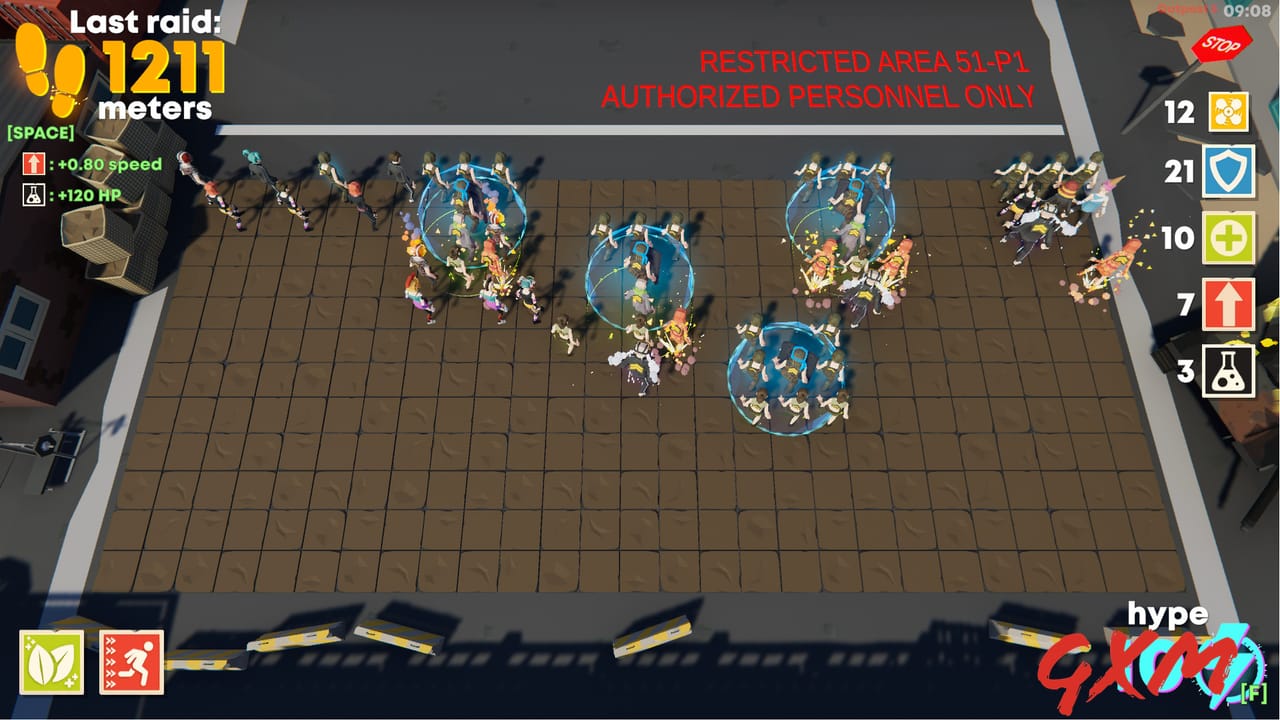Image resolution: width=1280 pixels, height=720 pixels.
Task: Select the drone inventory icon showing 12
Action: click(1231, 113)
